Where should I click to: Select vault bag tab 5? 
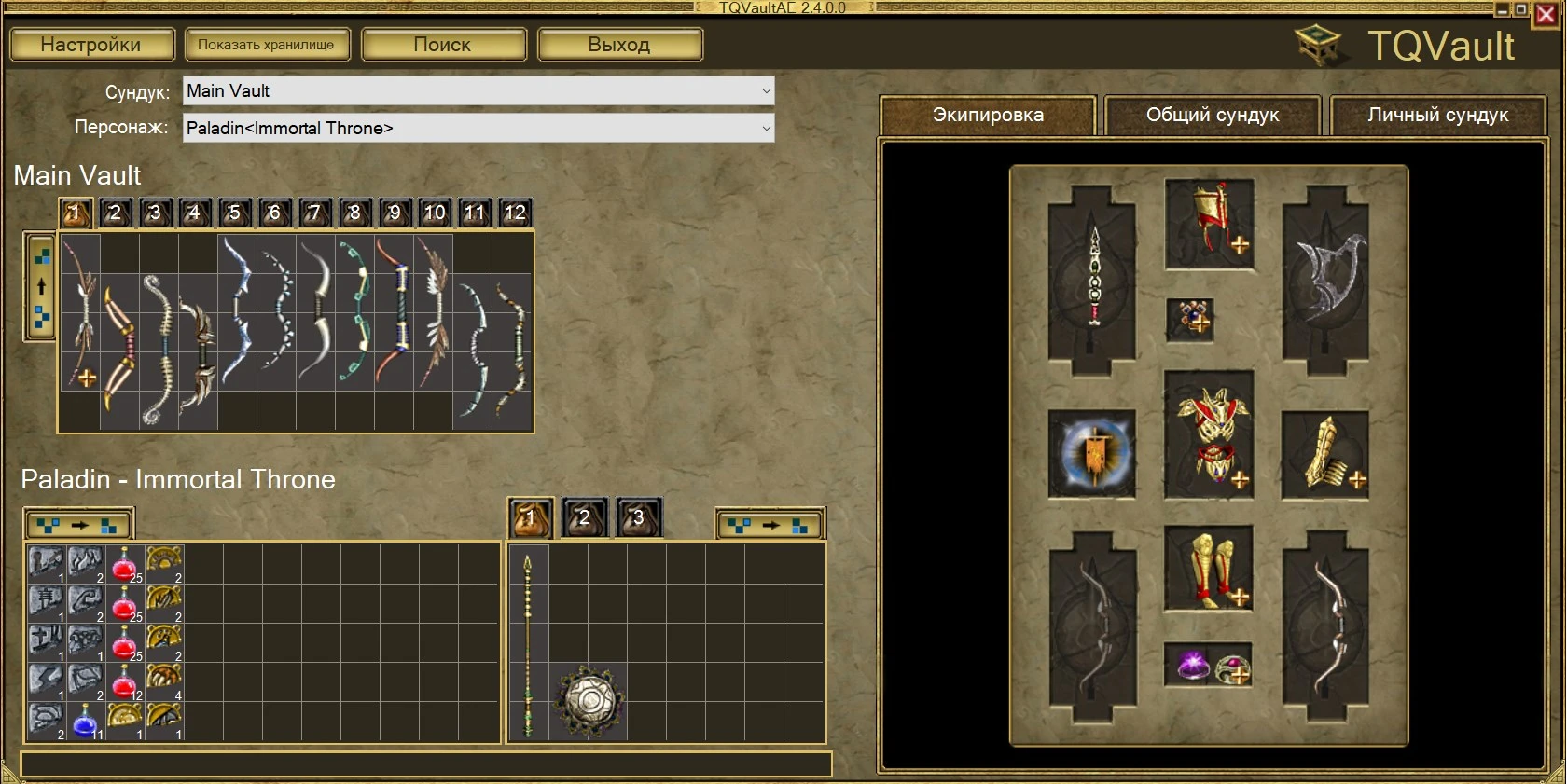coord(234,213)
